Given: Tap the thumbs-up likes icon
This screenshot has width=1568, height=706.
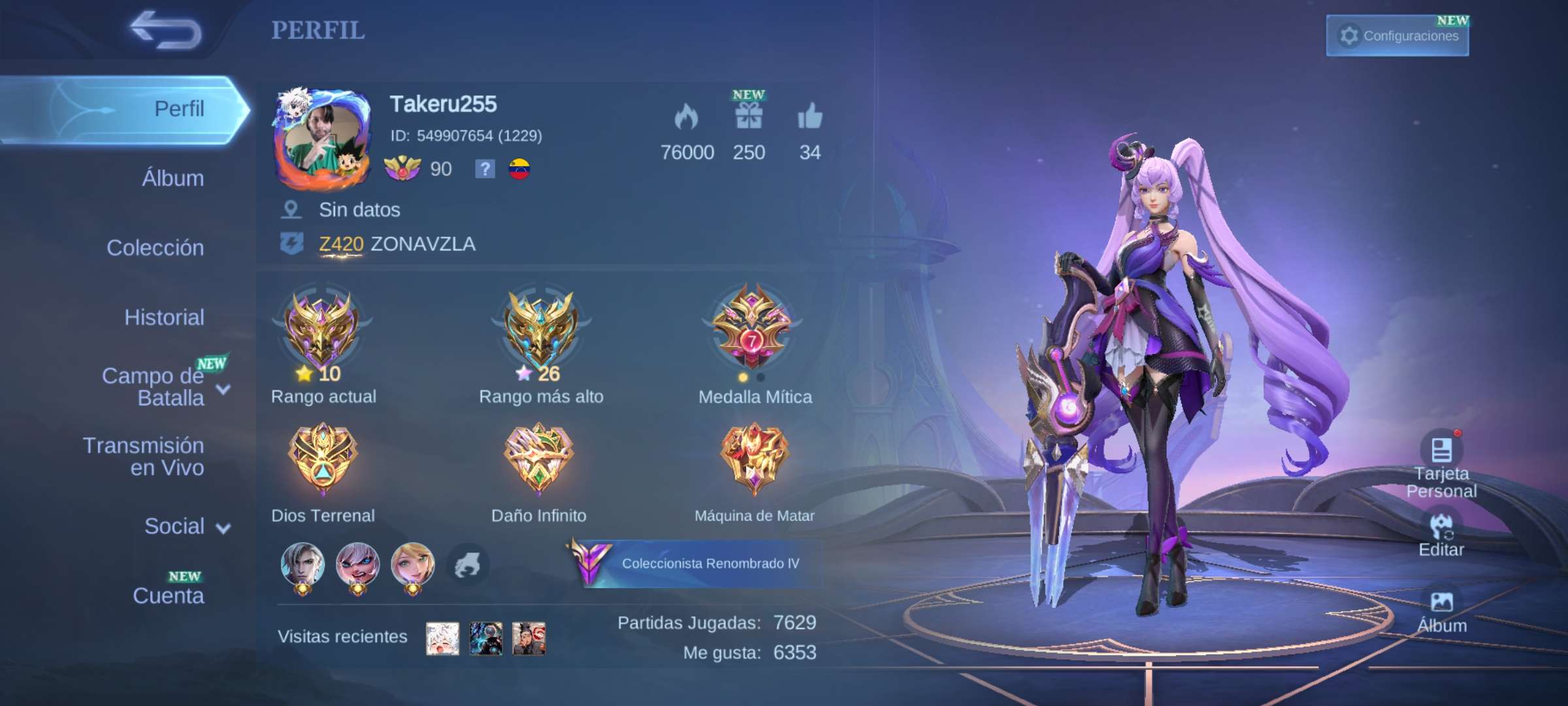Looking at the screenshot, I should click(x=809, y=118).
